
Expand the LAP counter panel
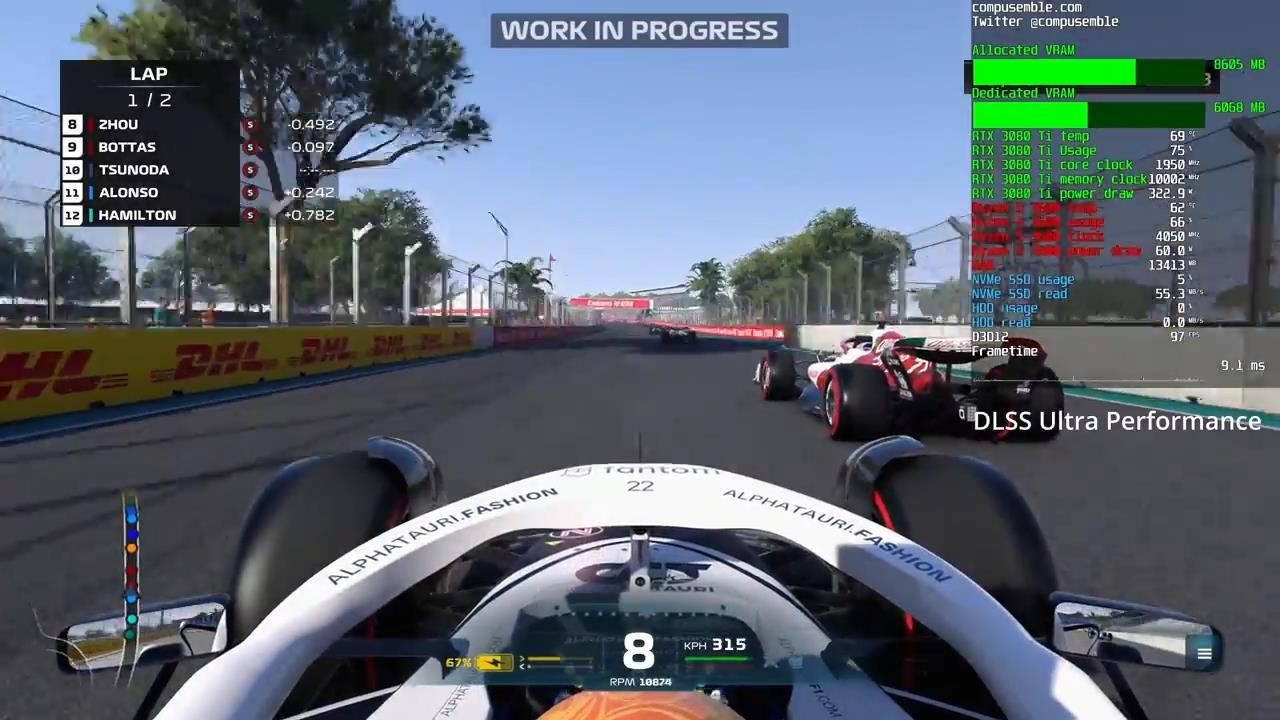148,73
